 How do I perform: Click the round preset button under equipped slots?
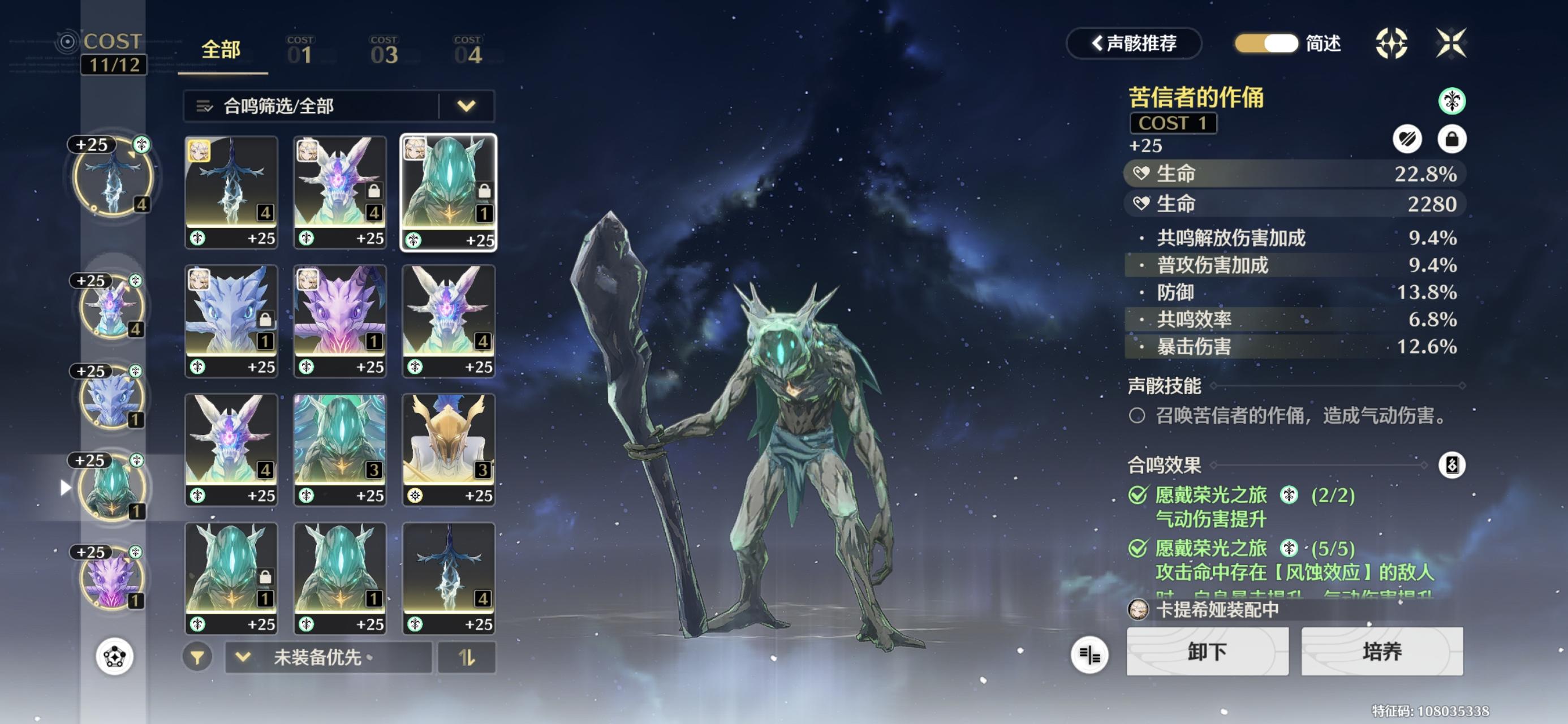(114, 657)
